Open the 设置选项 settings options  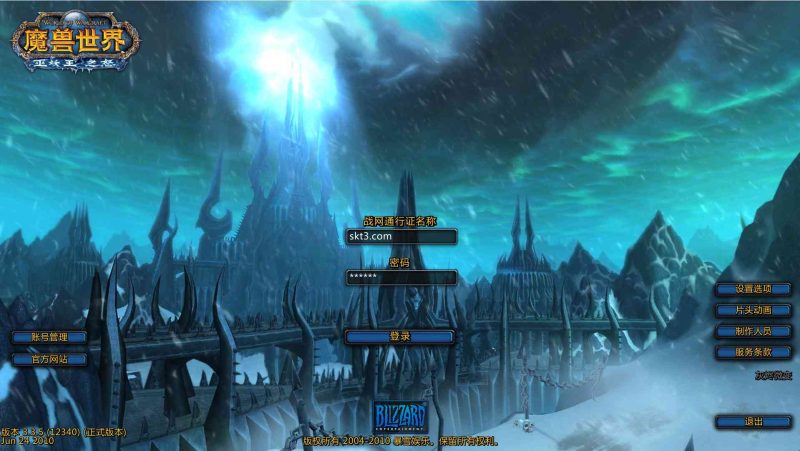click(754, 288)
